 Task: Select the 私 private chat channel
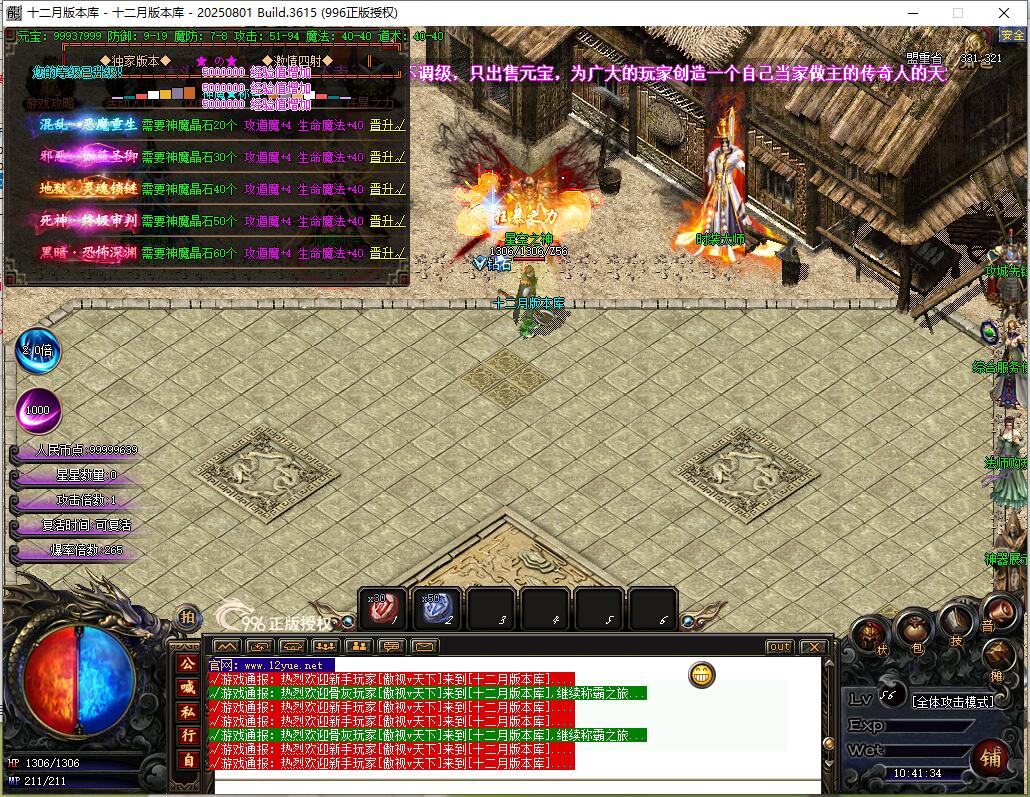tap(186, 711)
